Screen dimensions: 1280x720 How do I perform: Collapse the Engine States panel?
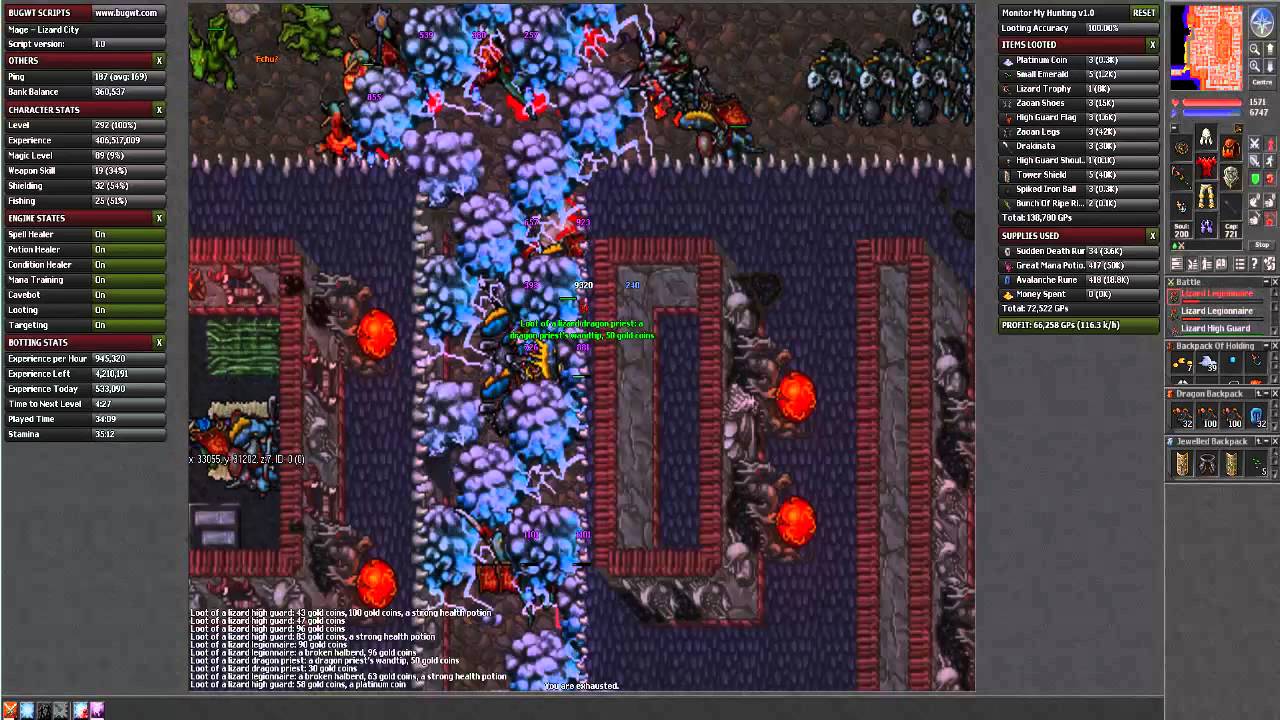pos(160,218)
